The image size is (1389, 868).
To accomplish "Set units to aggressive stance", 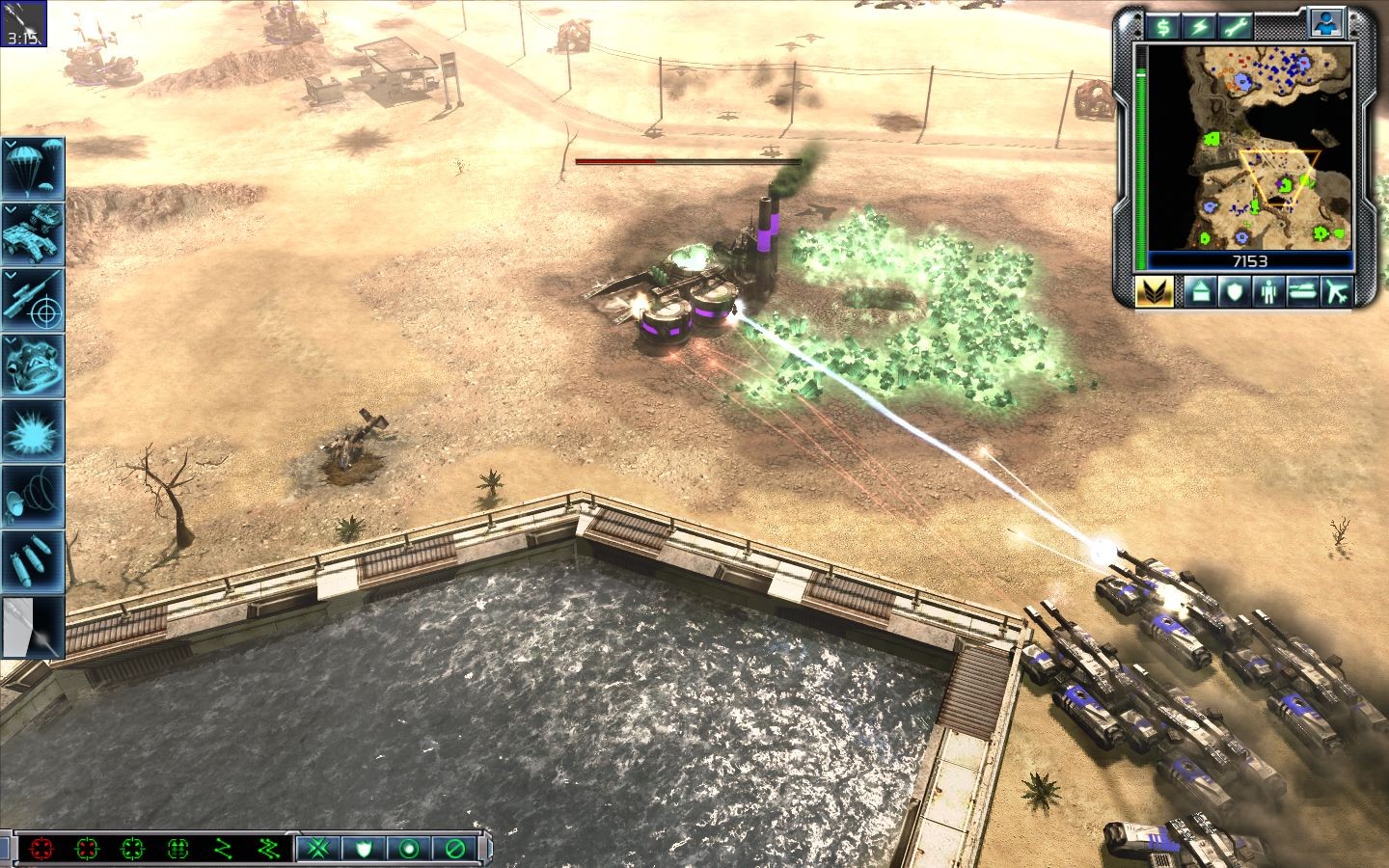I will click(316, 849).
